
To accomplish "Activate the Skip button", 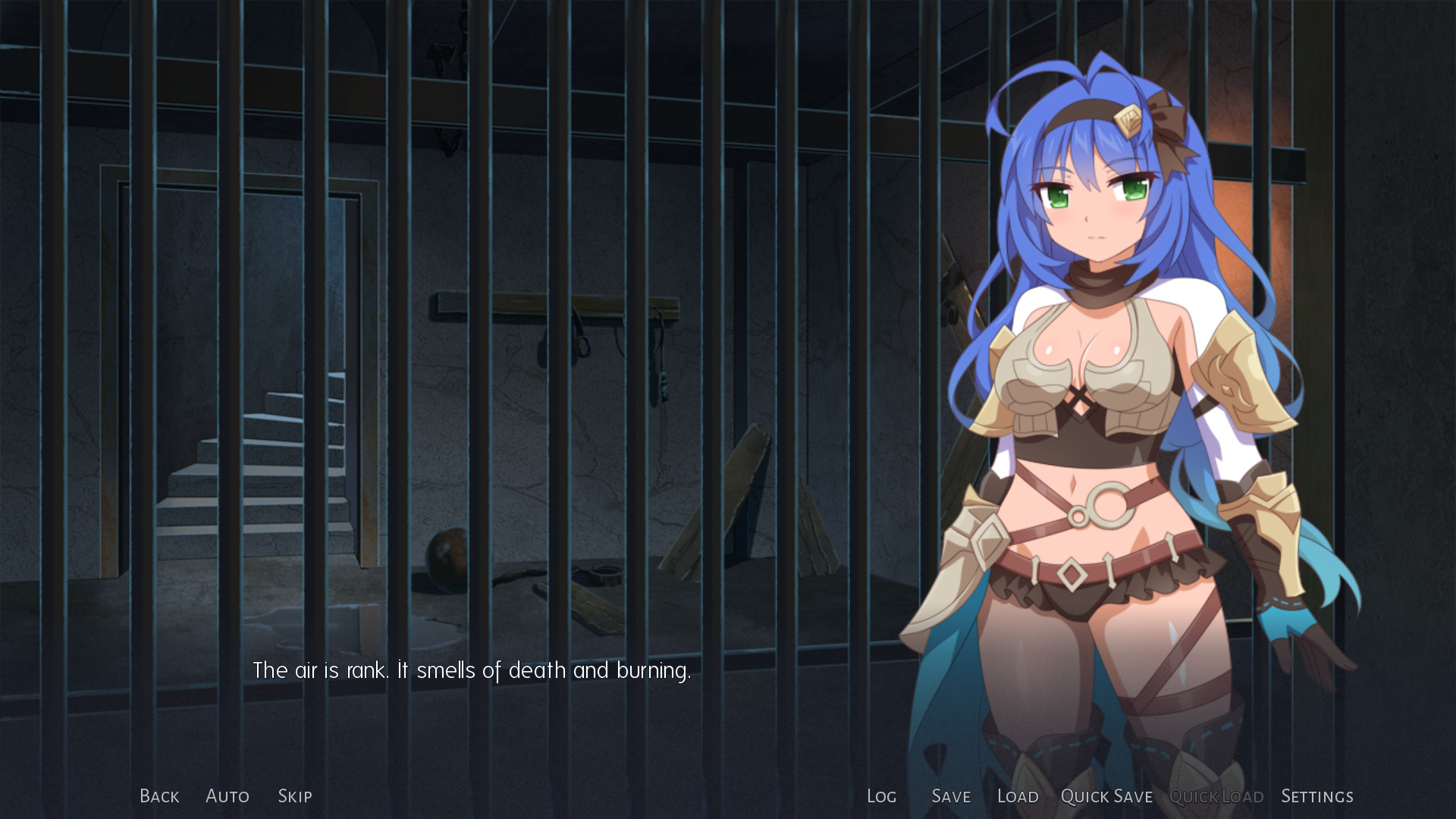I will 295,796.
